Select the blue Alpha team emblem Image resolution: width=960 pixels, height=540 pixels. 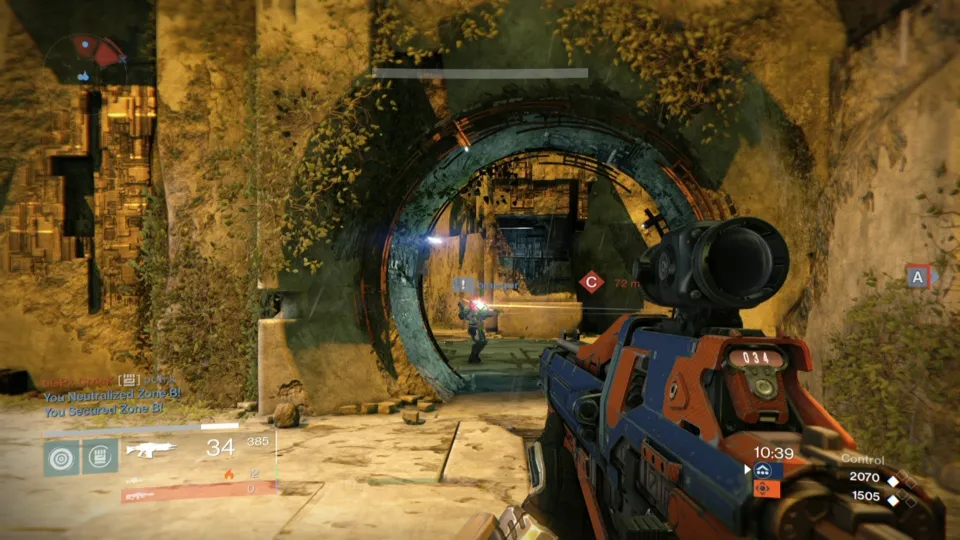[763, 470]
